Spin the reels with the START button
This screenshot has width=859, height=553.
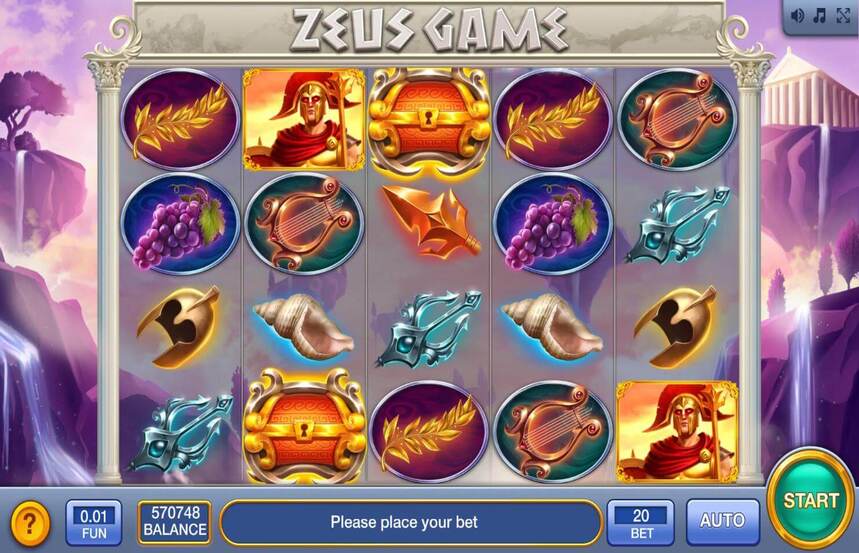810,499
